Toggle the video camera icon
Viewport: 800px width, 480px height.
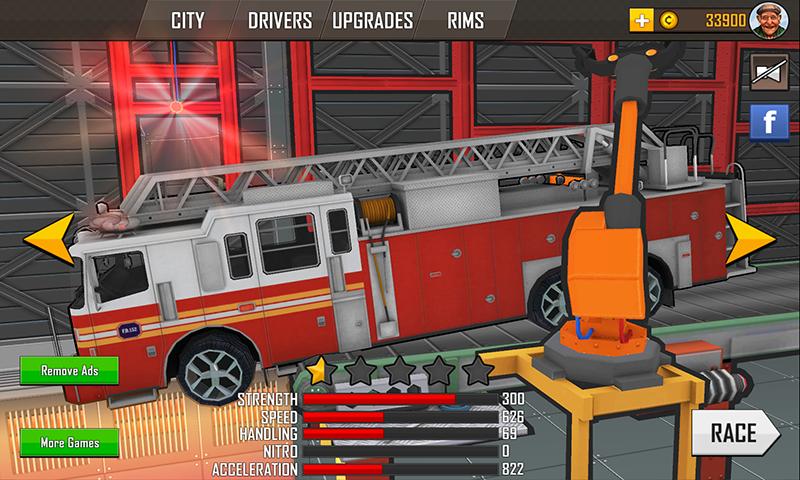(768, 72)
